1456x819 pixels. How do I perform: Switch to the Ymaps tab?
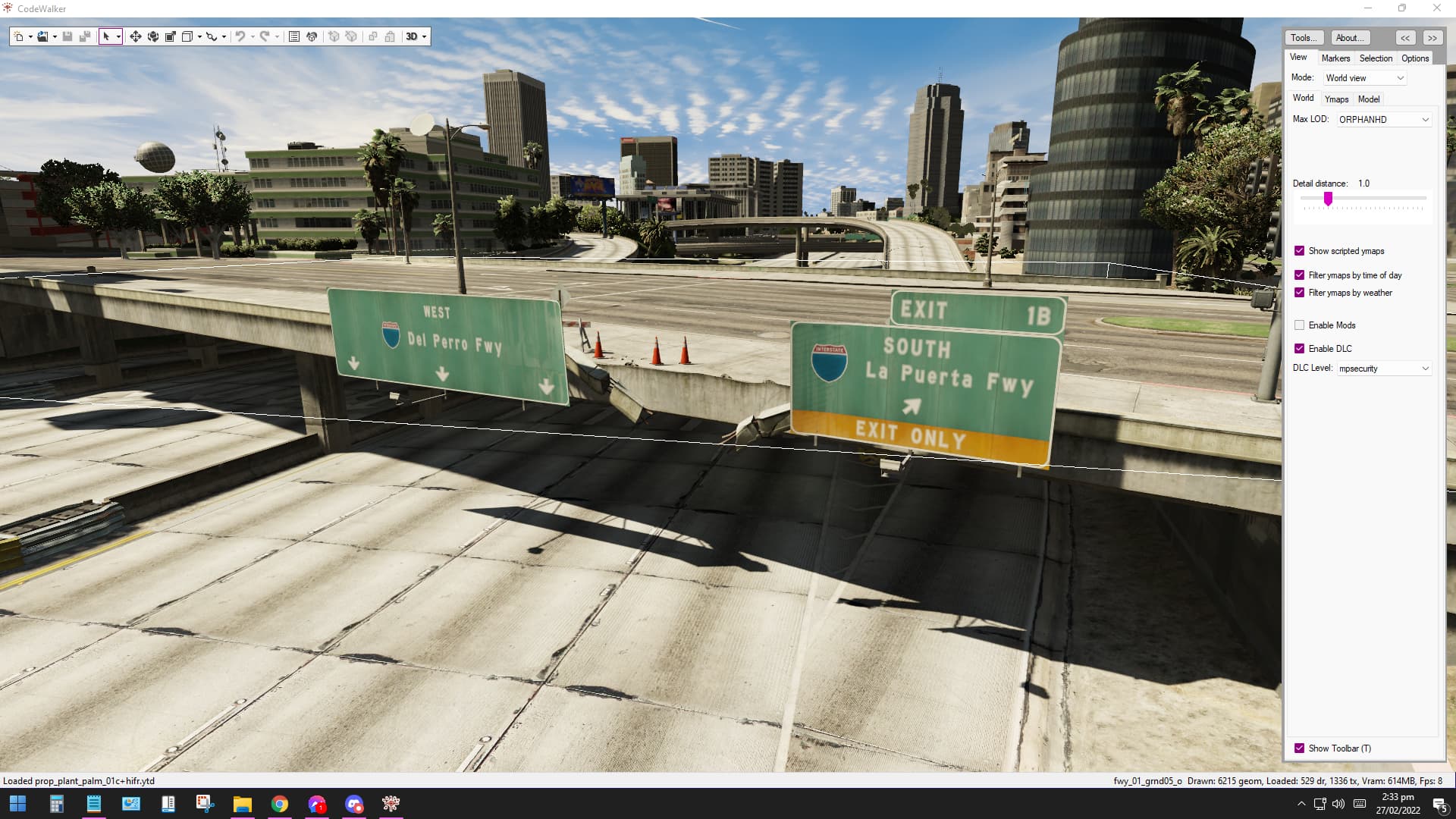pyautogui.click(x=1336, y=99)
